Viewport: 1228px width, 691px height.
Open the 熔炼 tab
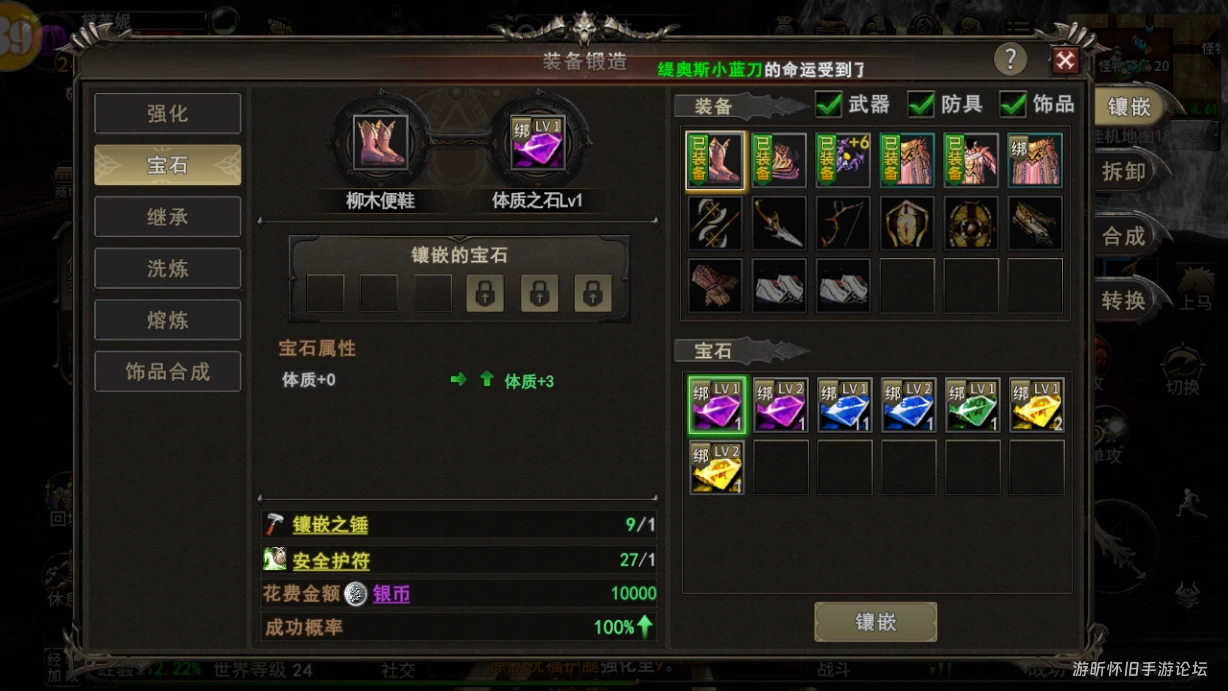click(167, 320)
